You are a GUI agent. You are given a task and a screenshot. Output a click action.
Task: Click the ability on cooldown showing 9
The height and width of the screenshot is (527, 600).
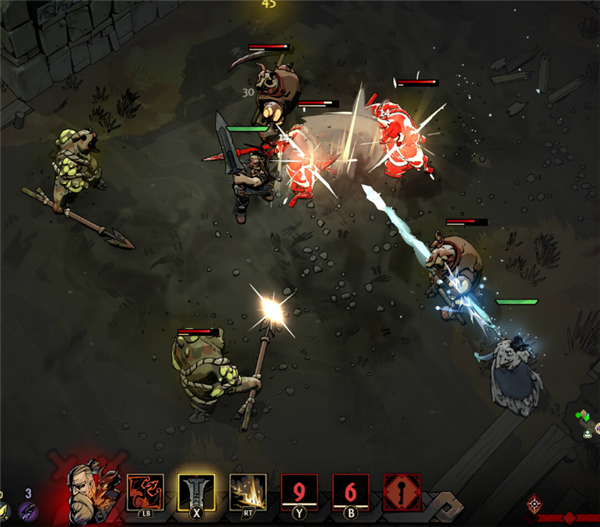pos(299,493)
